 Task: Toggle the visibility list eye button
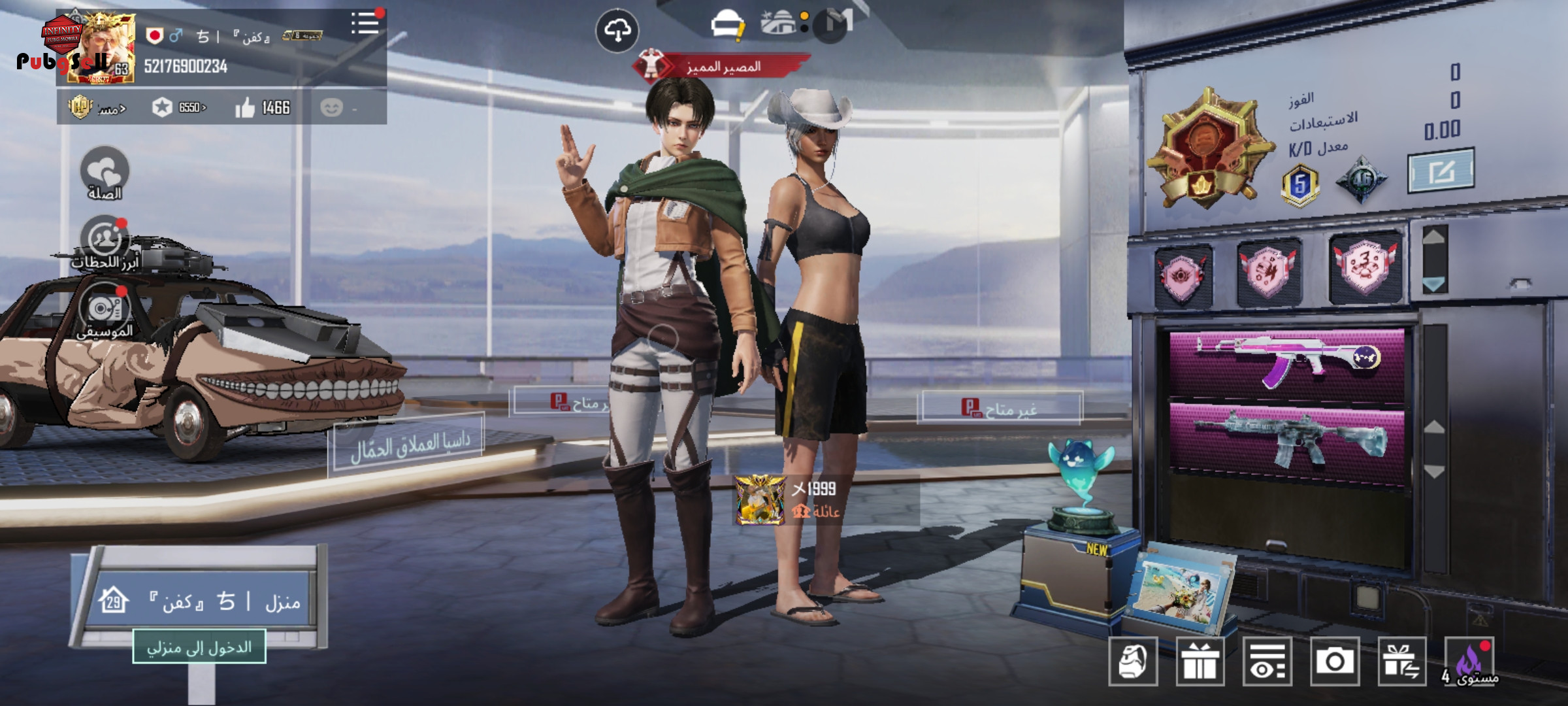click(x=1267, y=662)
